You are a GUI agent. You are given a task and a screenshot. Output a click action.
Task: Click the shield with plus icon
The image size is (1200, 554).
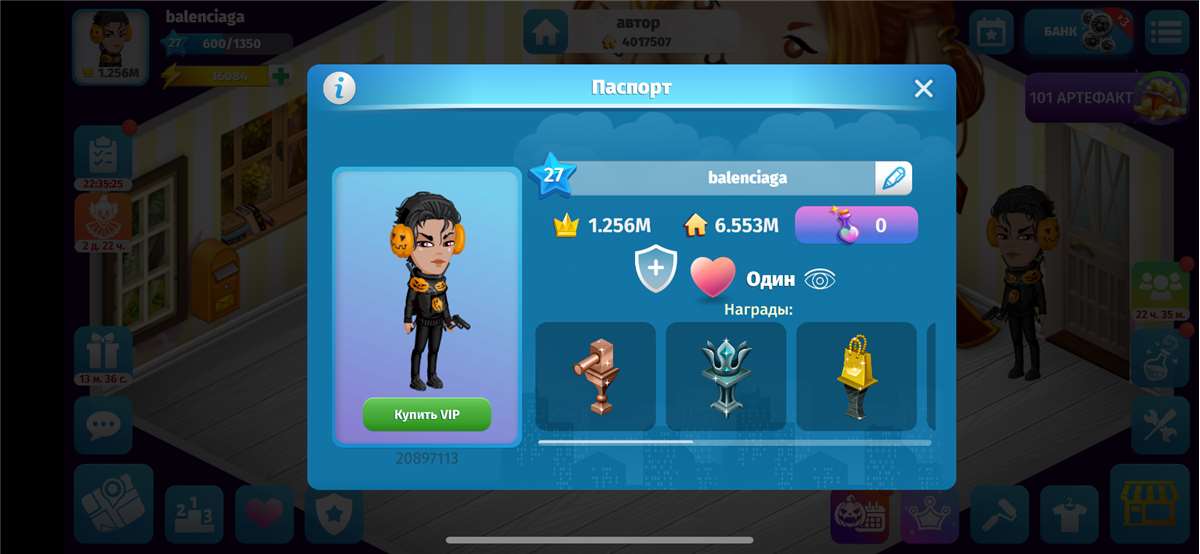(x=656, y=271)
